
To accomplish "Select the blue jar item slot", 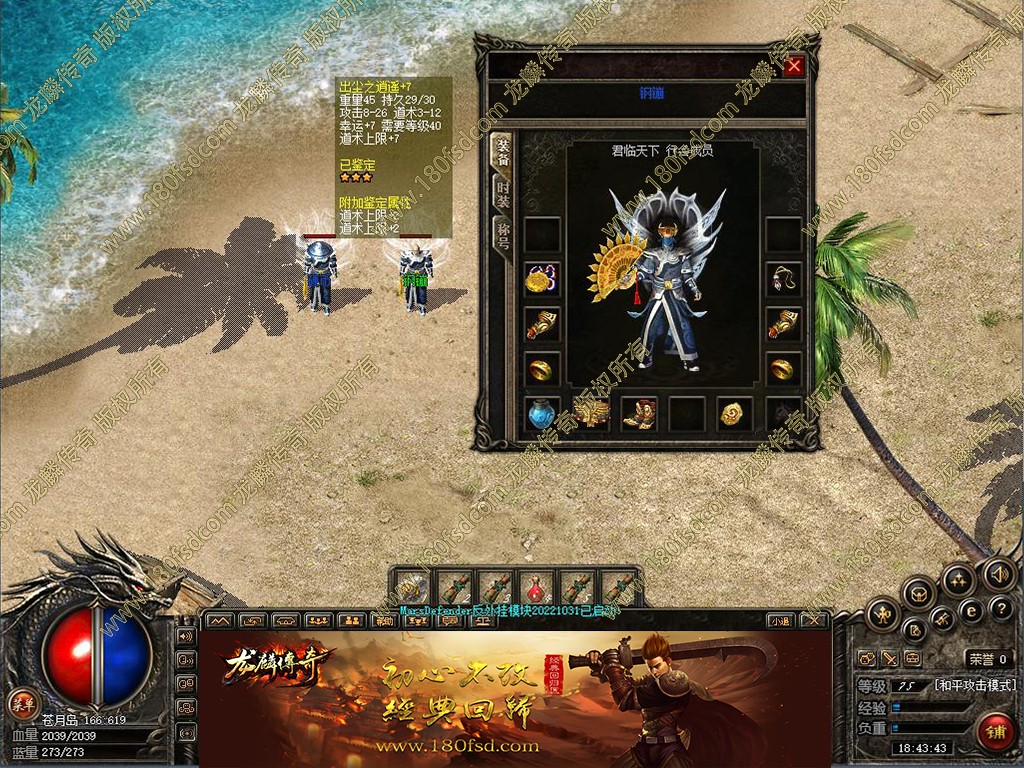I will click(542, 413).
